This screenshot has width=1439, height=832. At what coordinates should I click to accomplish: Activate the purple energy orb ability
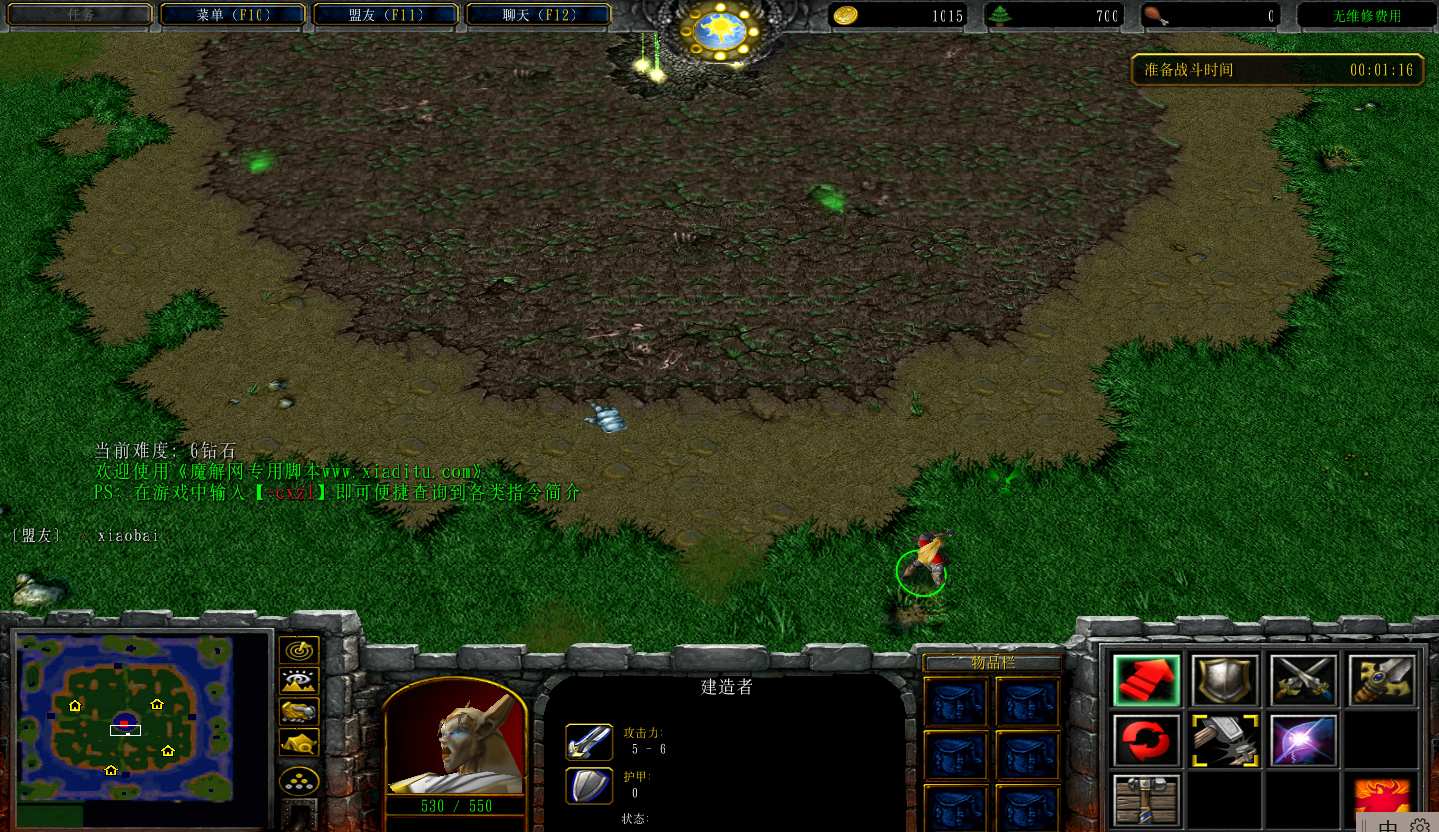pyautogui.click(x=1304, y=740)
